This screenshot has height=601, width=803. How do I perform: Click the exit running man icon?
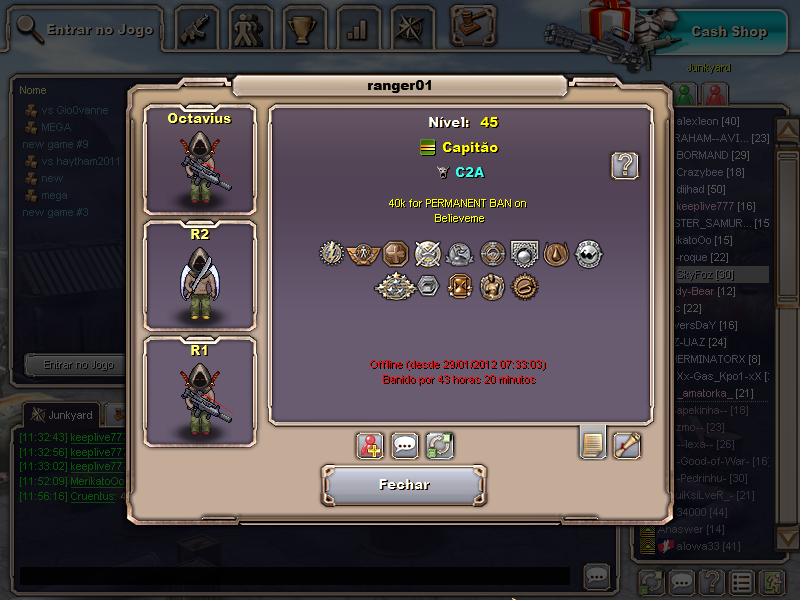coord(771,581)
